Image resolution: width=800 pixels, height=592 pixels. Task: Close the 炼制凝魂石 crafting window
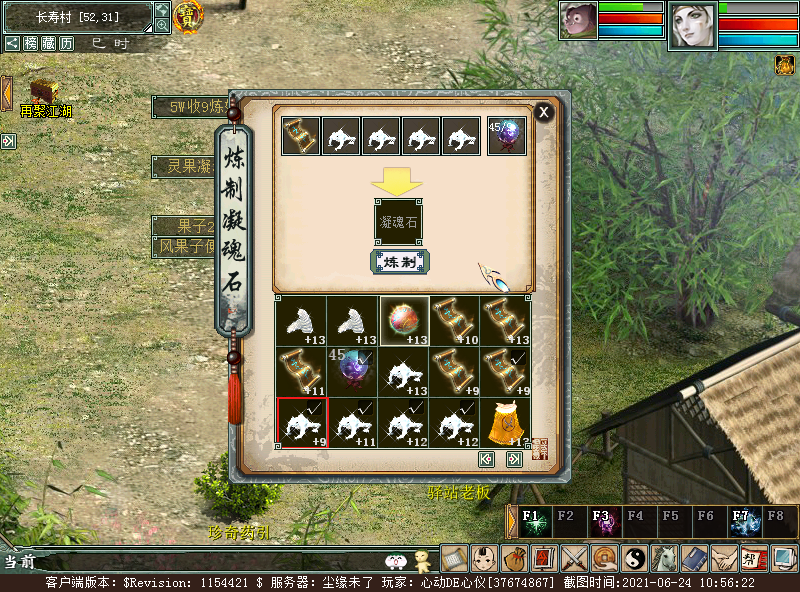tap(544, 112)
